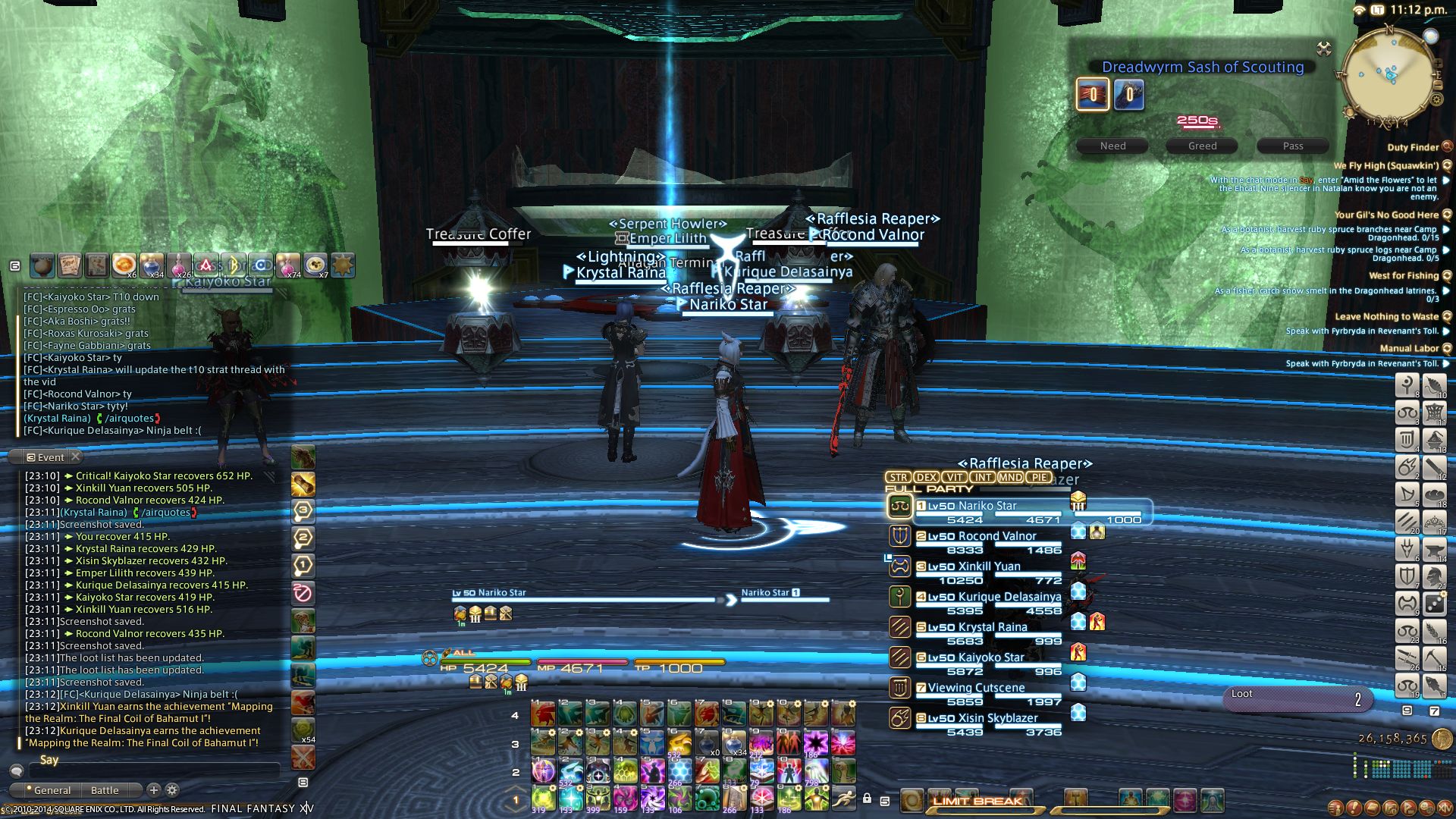Open Leave Nothing to Waste quest

[1386, 316]
